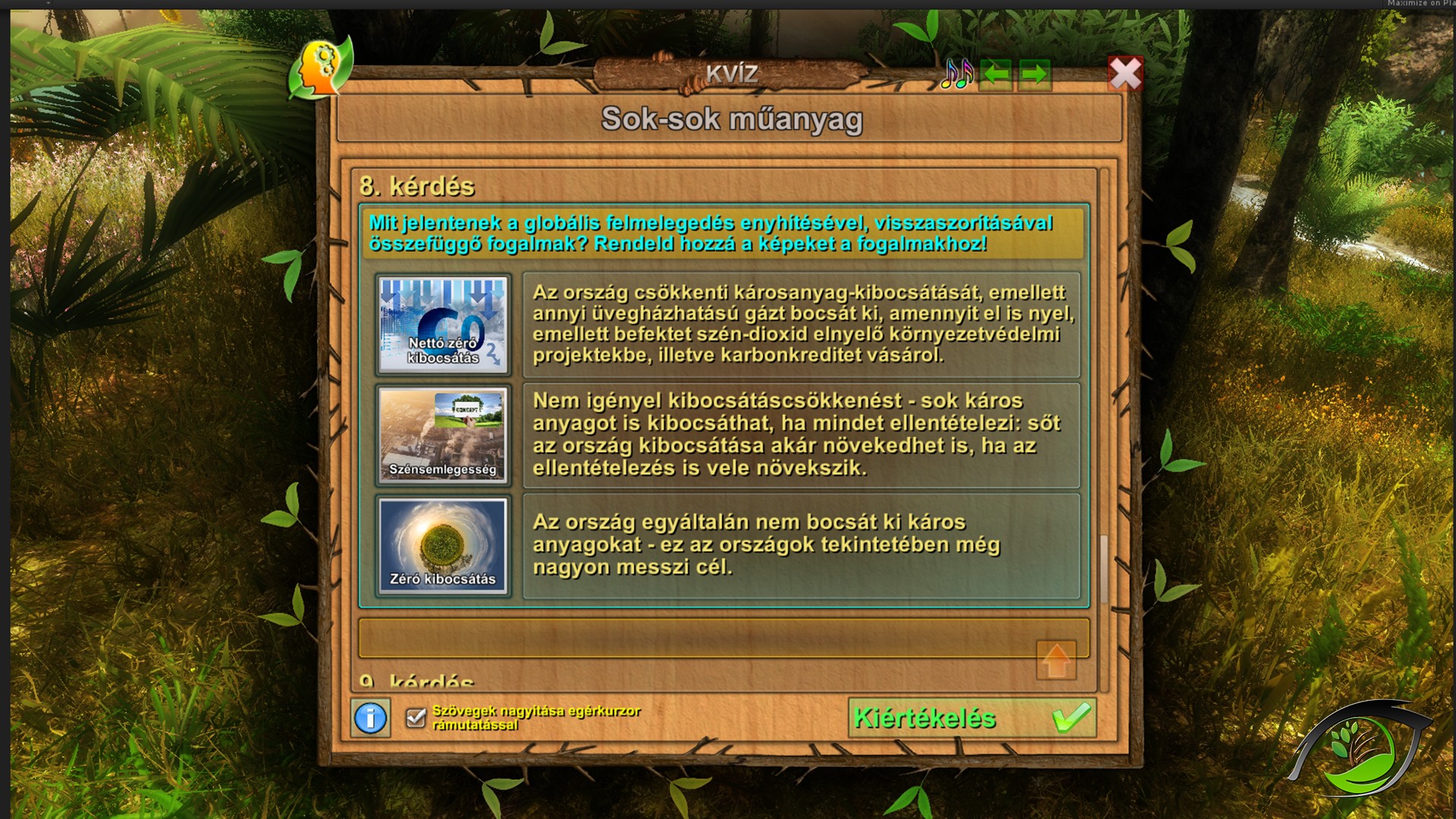The height and width of the screenshot is (819, 1456).
Task: Pick the Szénsemlegesség image tile
Action: (443, 435)
